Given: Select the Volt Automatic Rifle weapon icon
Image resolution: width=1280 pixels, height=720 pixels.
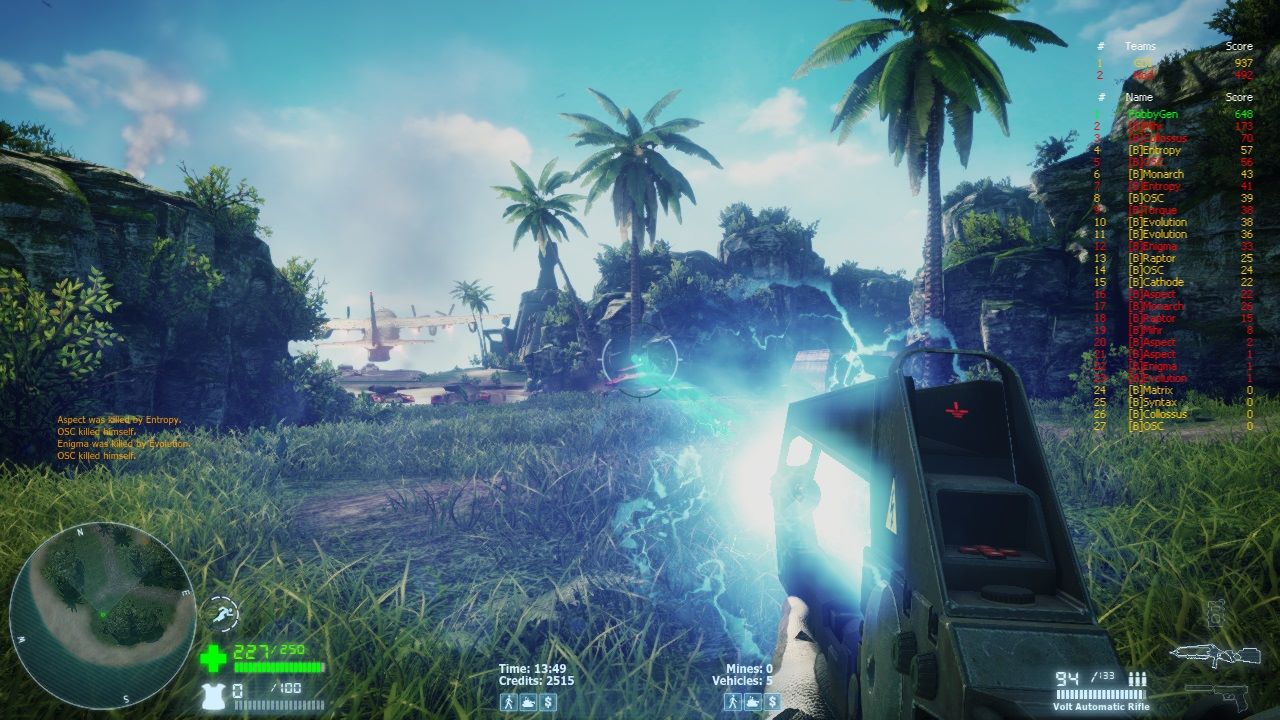Looking at the screenshot, I should (1216, 656).
